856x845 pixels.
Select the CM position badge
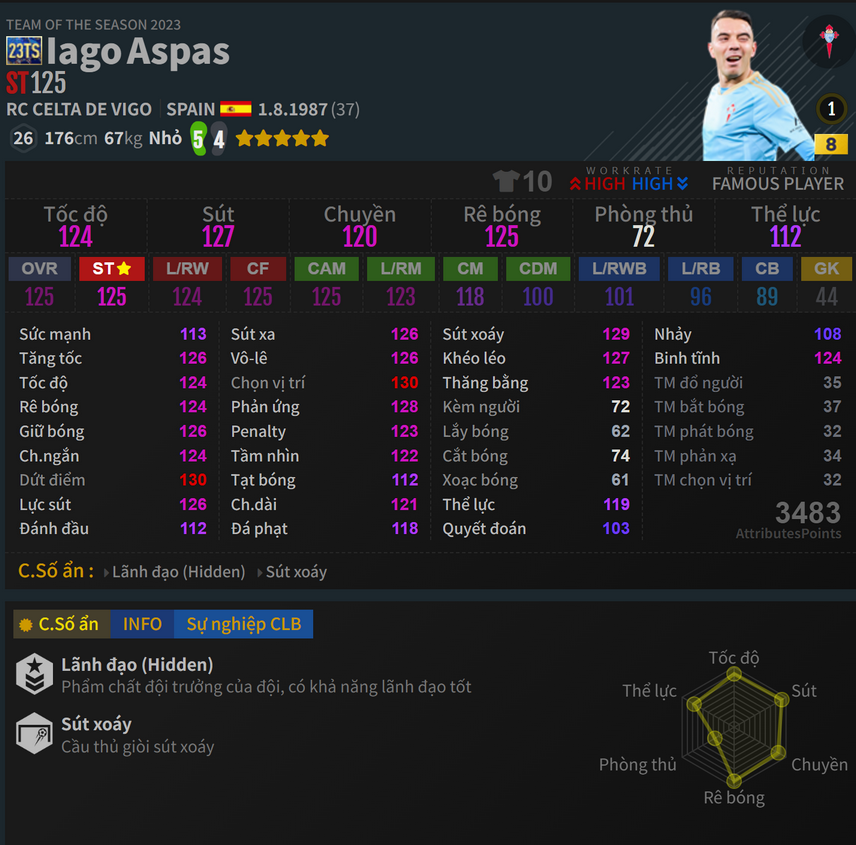470,269
